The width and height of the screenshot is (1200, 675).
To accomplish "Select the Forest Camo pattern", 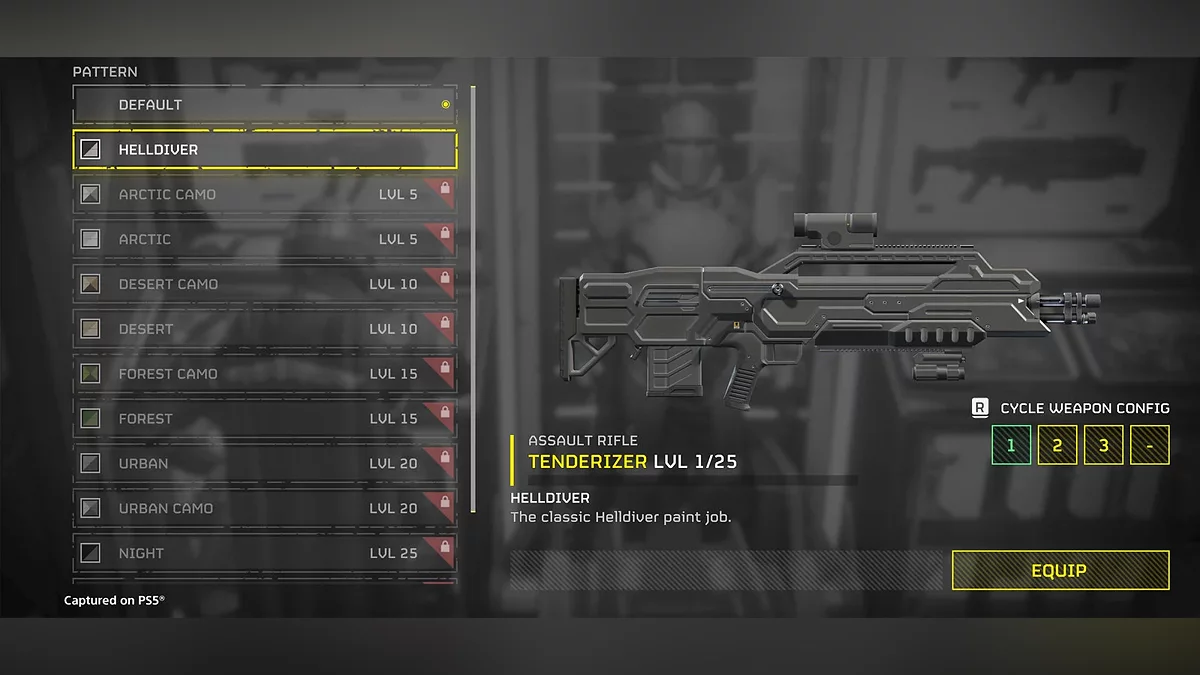I will click(x=265, y=374).
